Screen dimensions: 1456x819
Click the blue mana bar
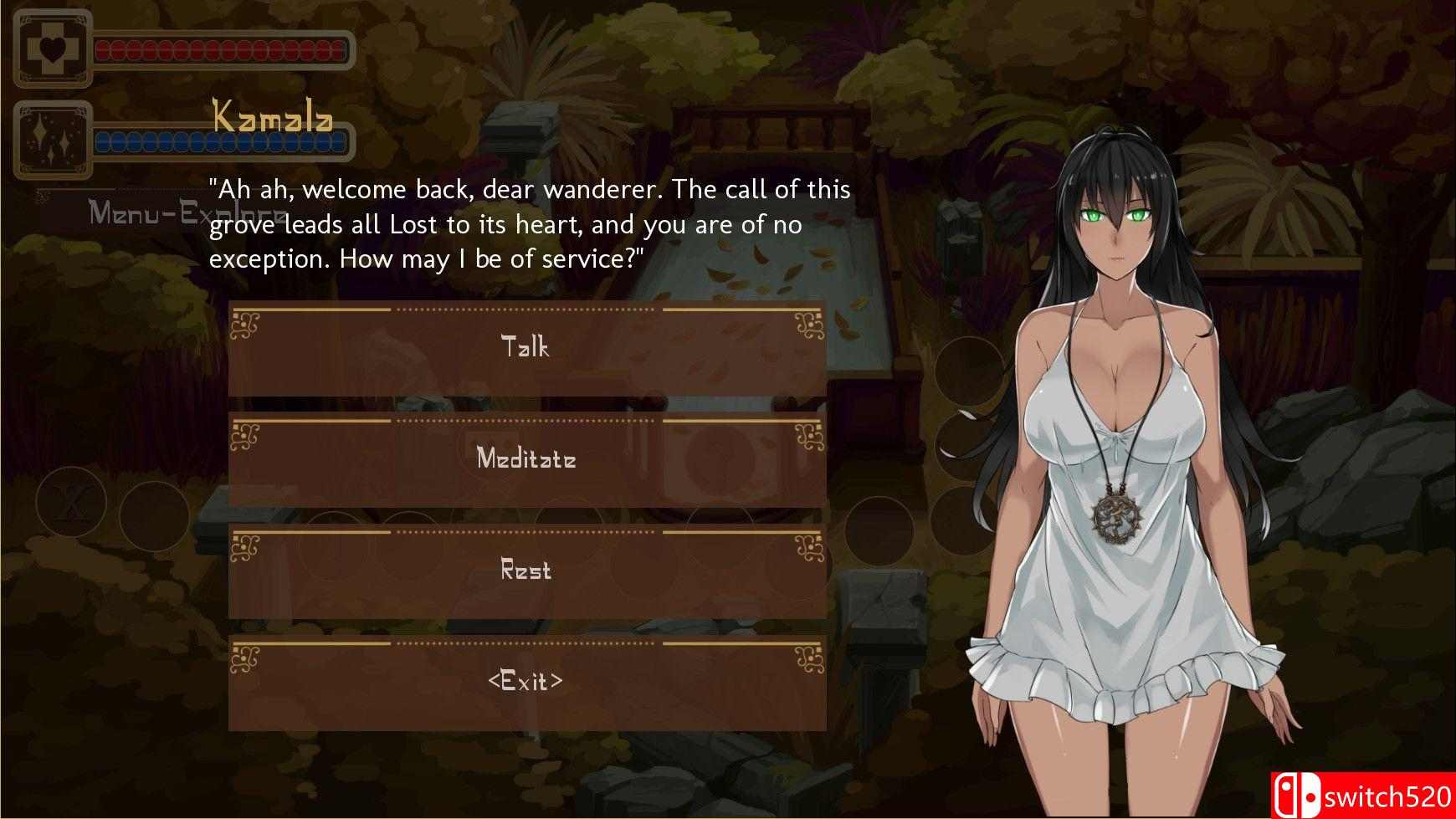tap(222, 142)
